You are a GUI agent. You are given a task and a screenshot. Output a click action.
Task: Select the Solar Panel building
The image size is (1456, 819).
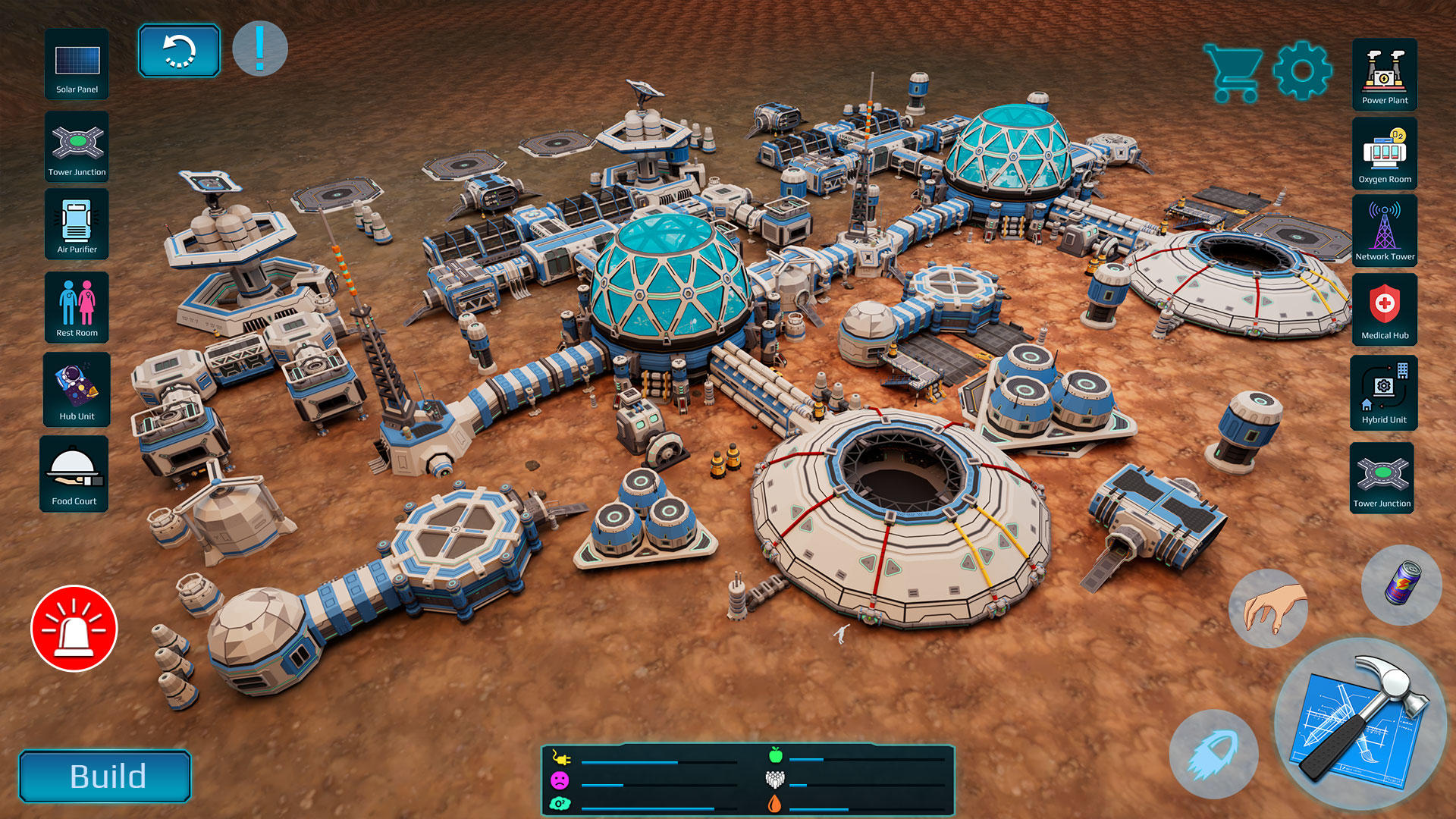point(77,65)
